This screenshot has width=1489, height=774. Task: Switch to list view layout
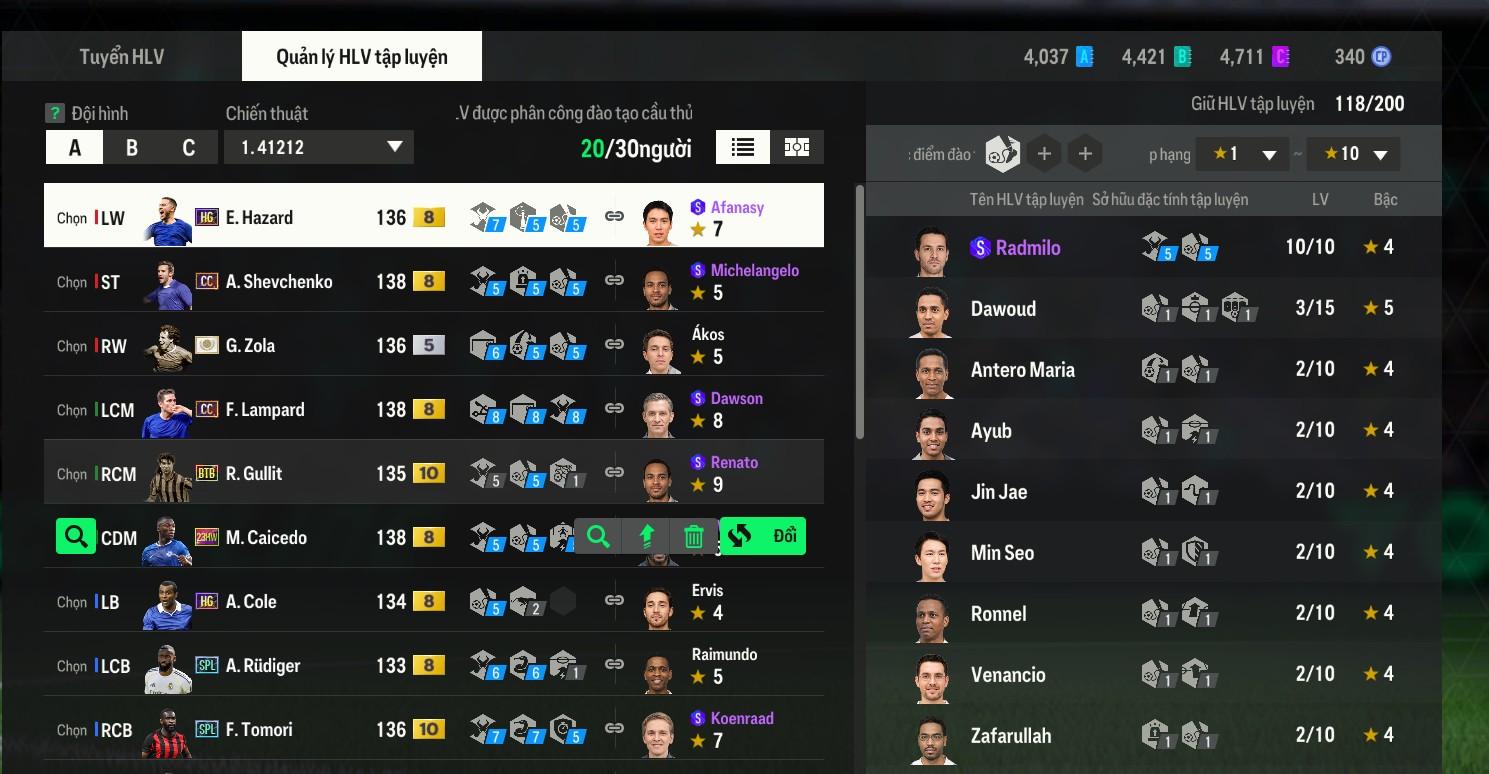(x=742, y=148)
